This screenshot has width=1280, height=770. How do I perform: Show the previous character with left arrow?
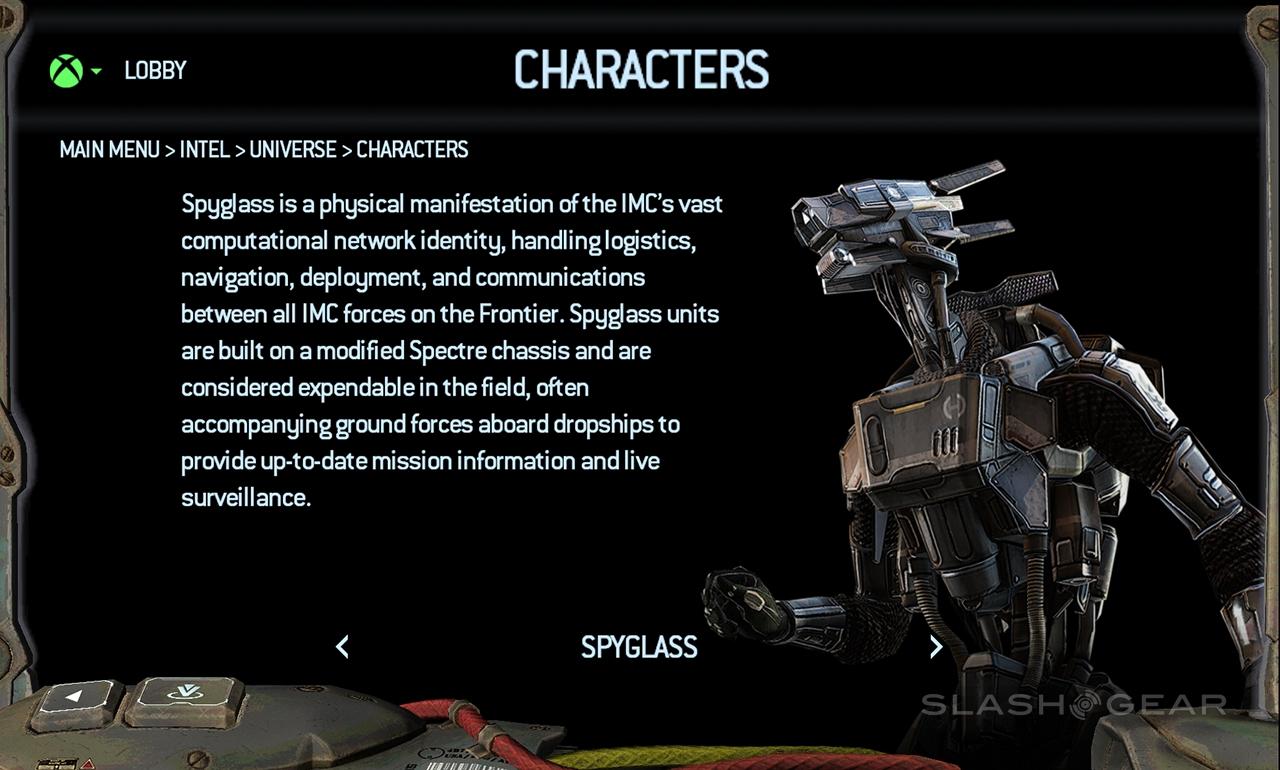342,647
